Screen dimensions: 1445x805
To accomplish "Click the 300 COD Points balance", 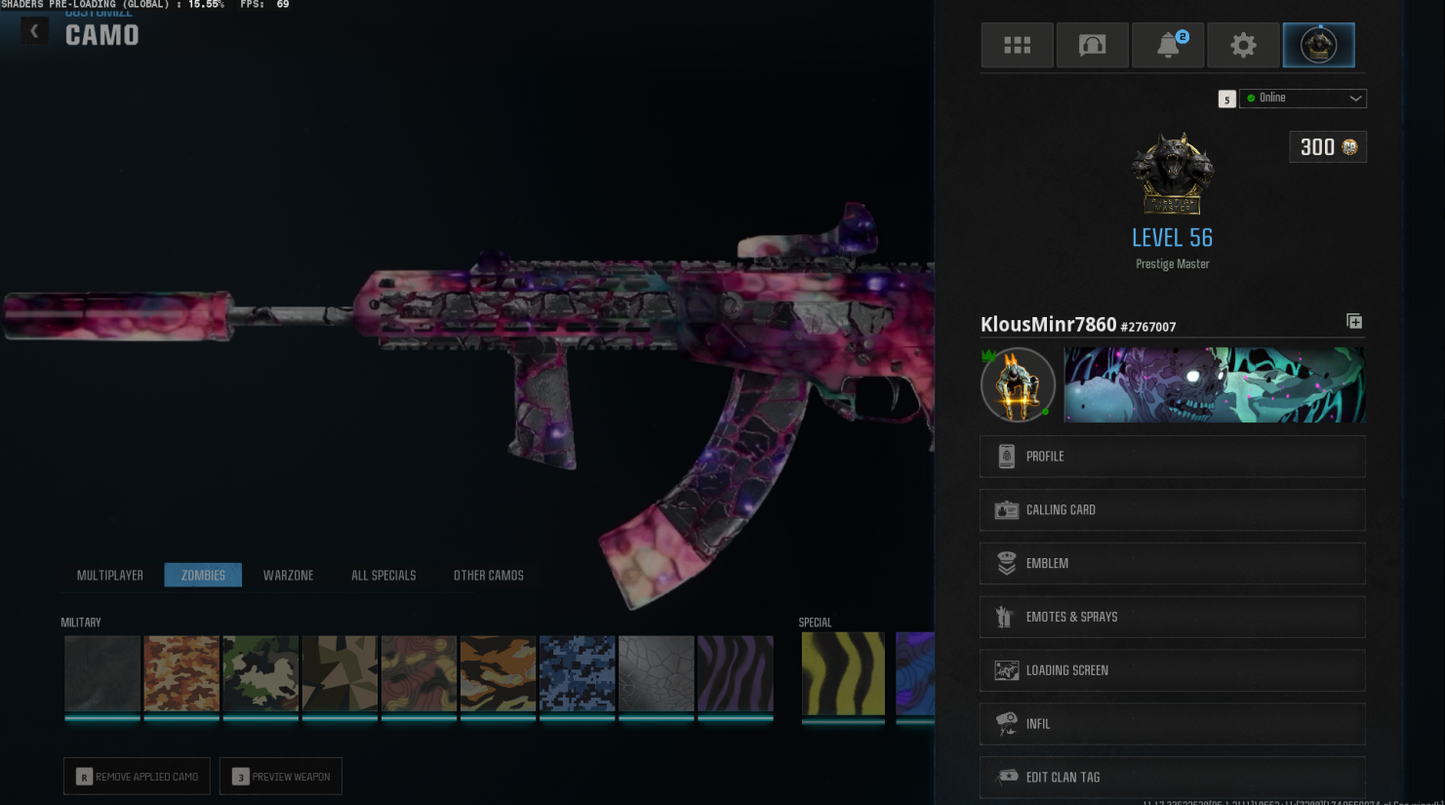I will pos(1327,147).
